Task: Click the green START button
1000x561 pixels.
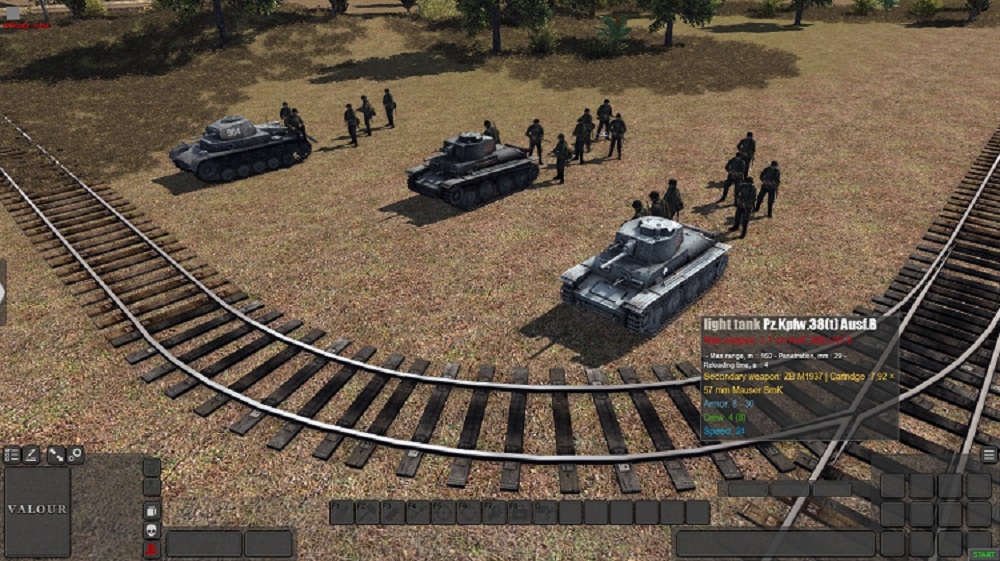Action: tap(981, 553)
